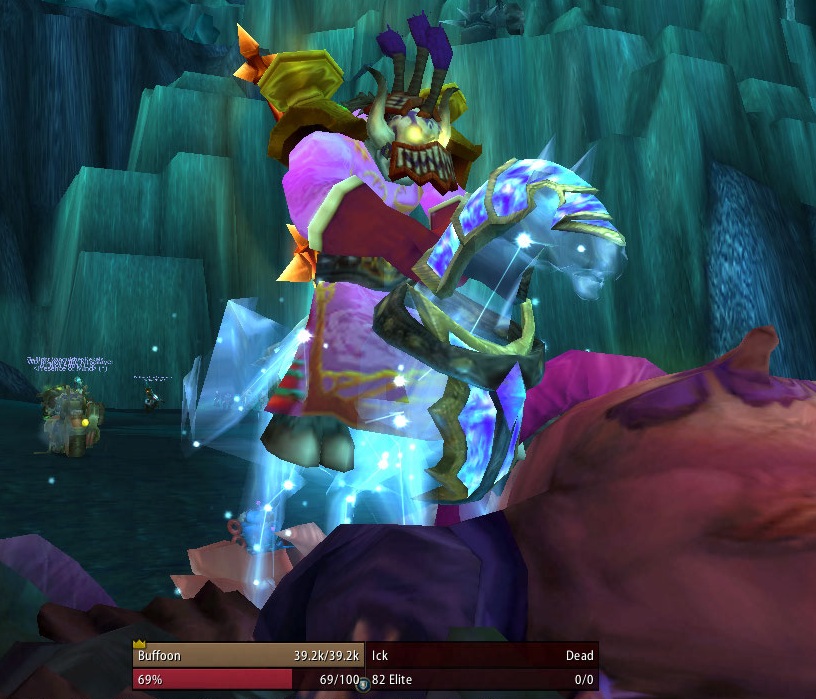
Task: Select the Buffoon player unit frame
Action: point(247,667)
